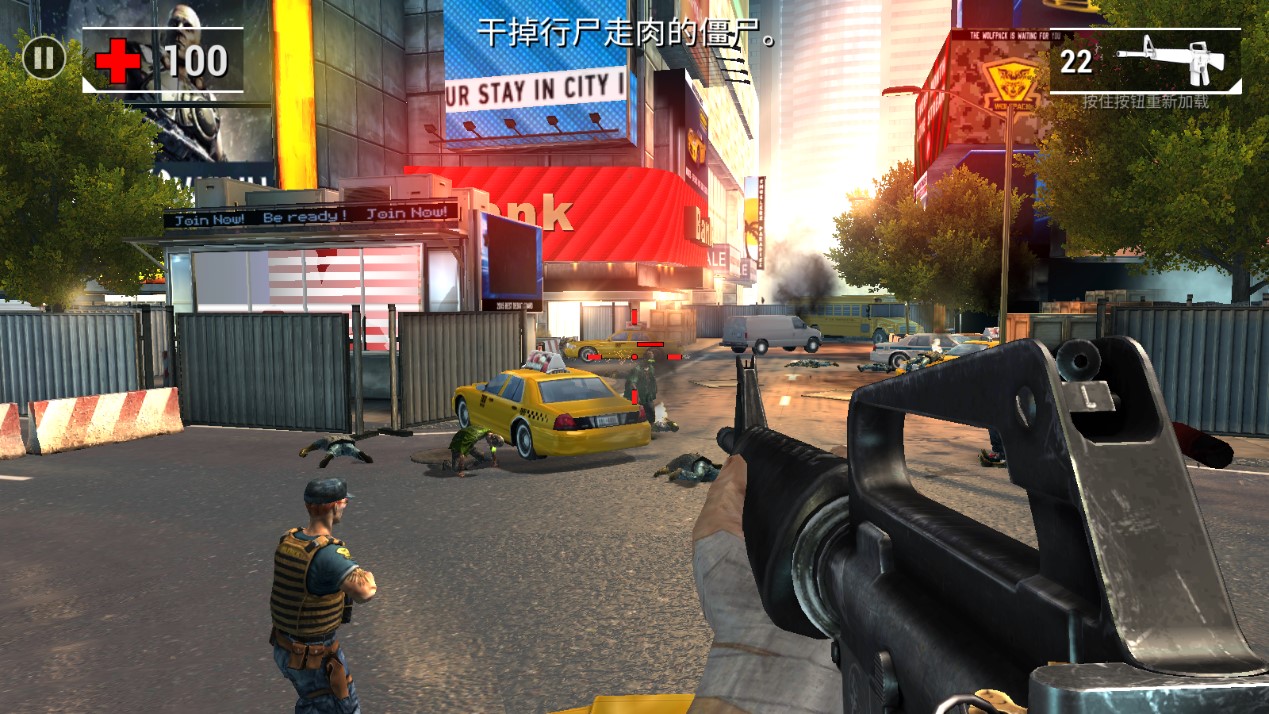Screen dimensions: 1269x714
Task: Pause the game with the pause button
Action: click(43, 58)
